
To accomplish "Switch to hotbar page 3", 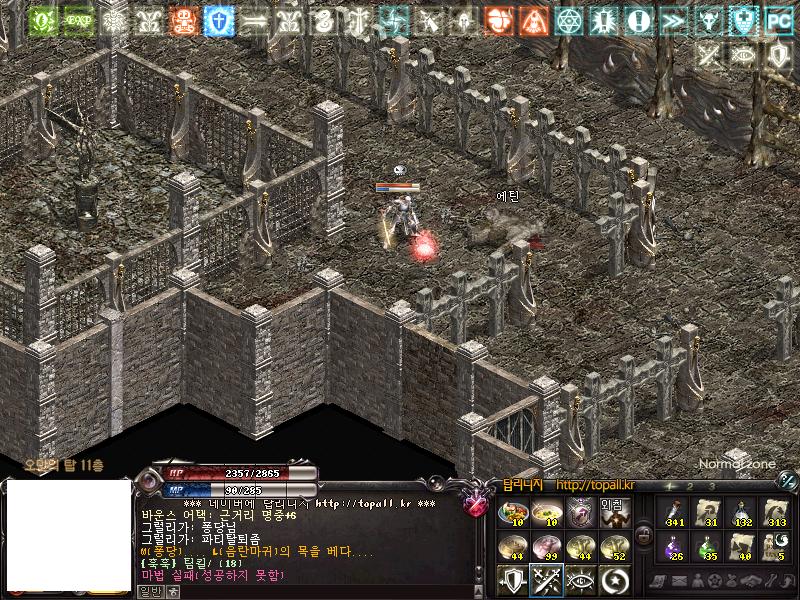I will point(712,486).
